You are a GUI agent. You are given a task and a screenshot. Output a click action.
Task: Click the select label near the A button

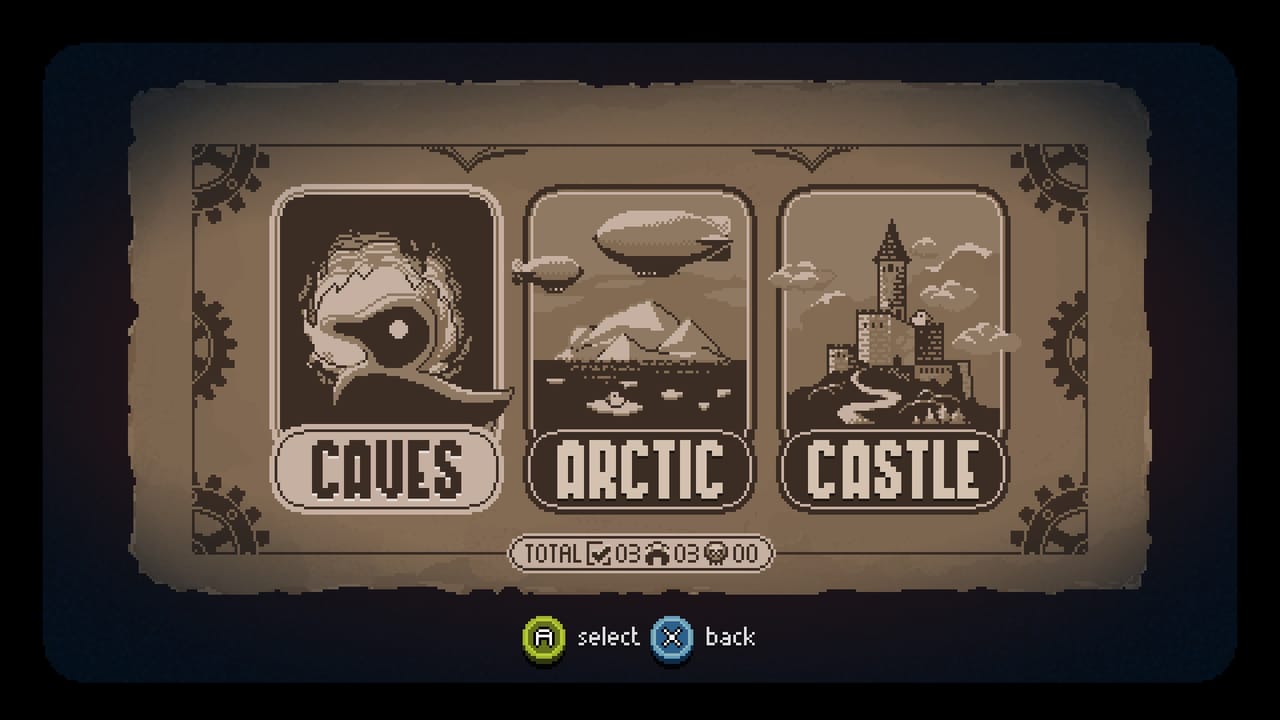(606, 637)
